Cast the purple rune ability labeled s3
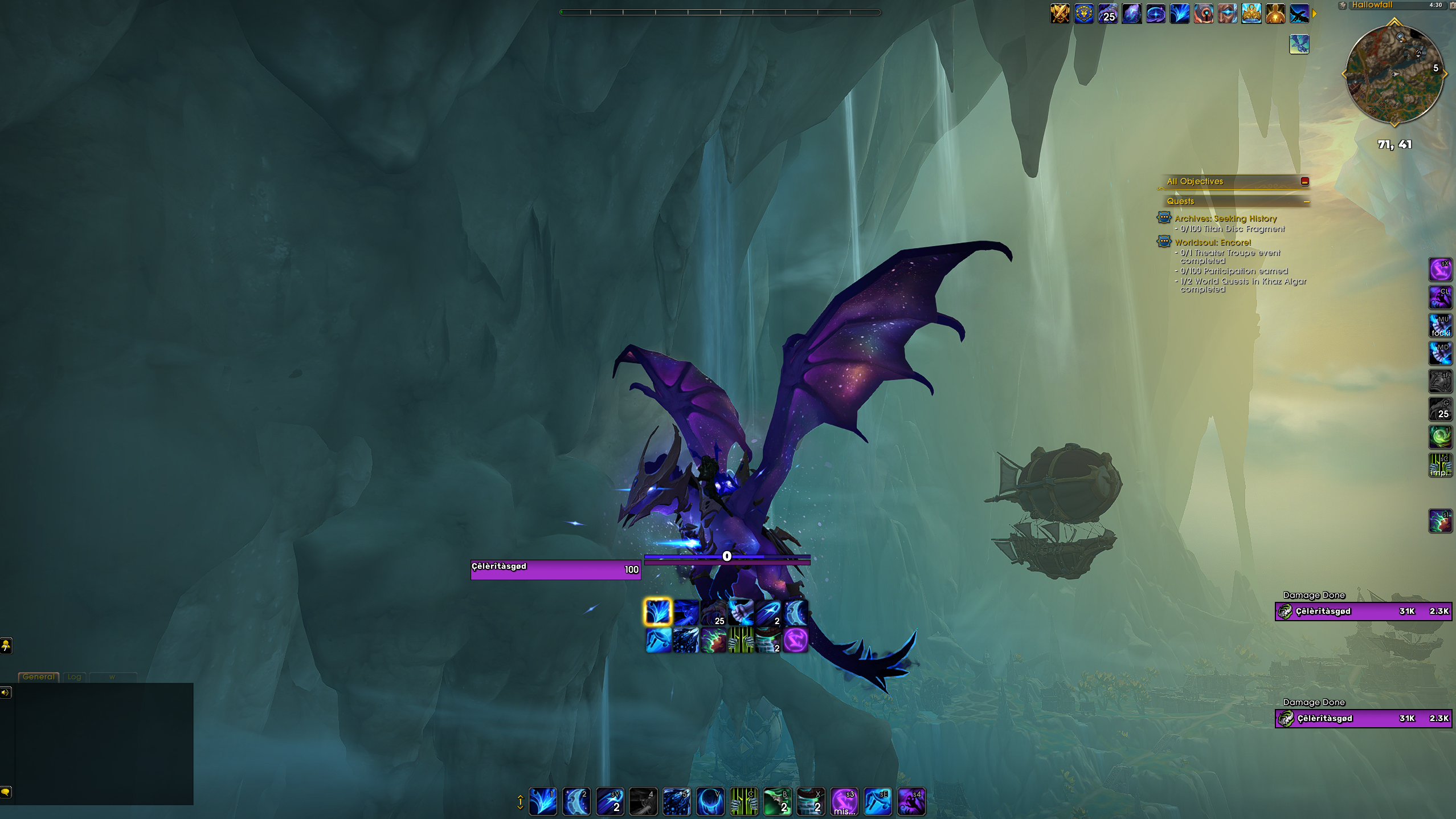Viewport: 1456px width, 819px height. coord(844,801)
